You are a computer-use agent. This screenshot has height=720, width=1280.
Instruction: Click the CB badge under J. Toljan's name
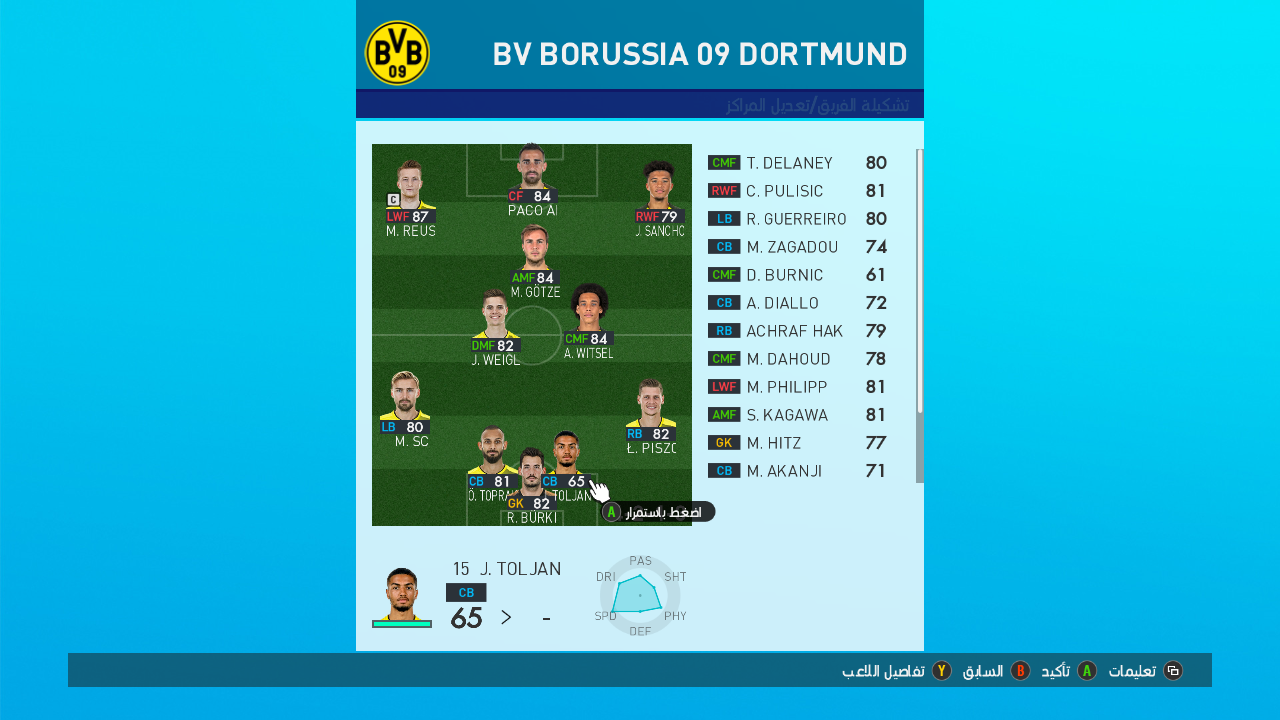(467, 592)
